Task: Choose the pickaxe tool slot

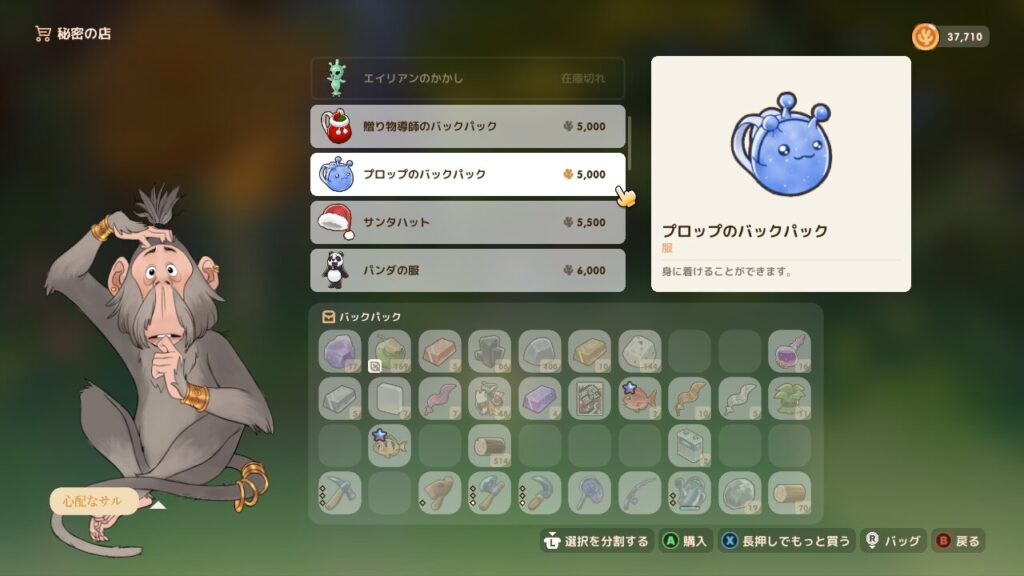Action: point(340,492)
